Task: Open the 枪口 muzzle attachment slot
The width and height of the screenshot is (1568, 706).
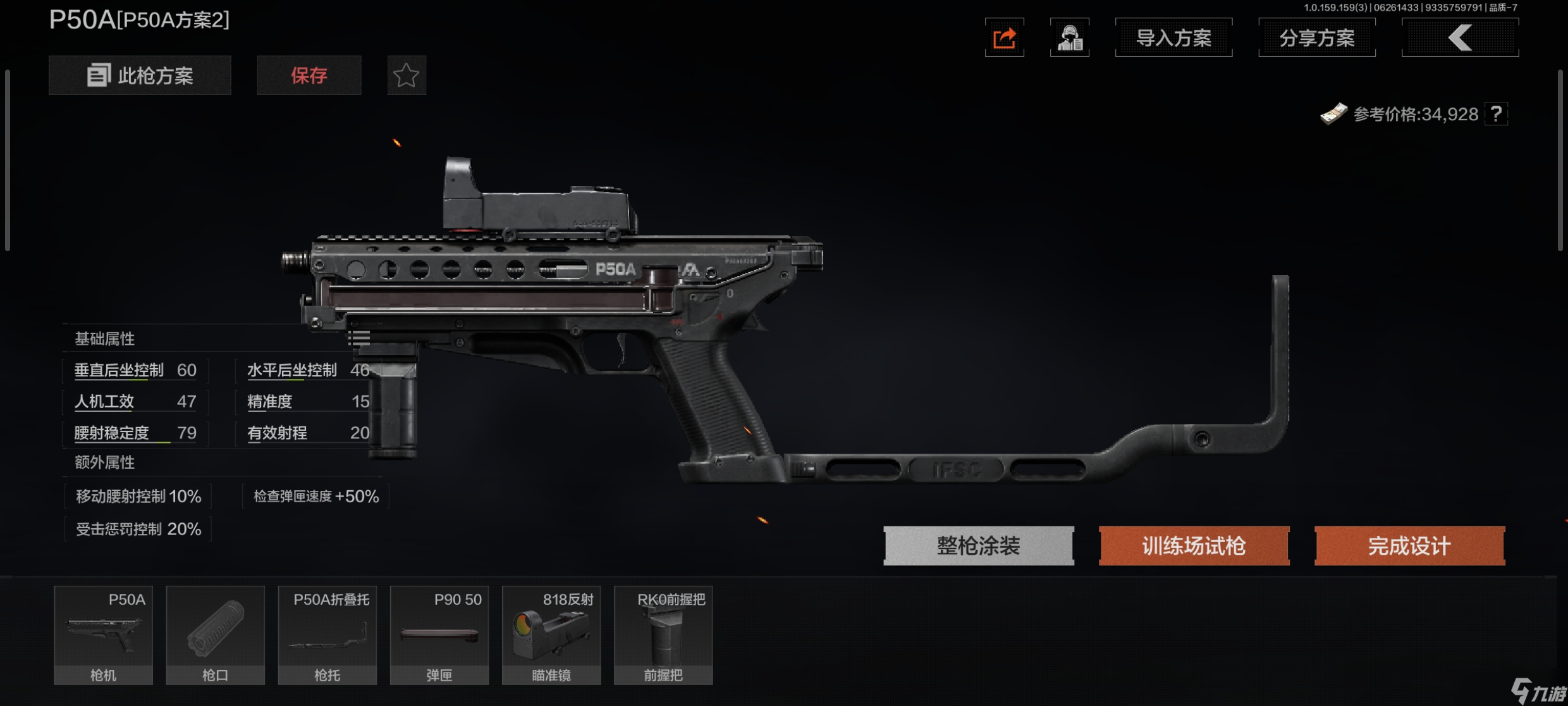Action: [215, 635]
